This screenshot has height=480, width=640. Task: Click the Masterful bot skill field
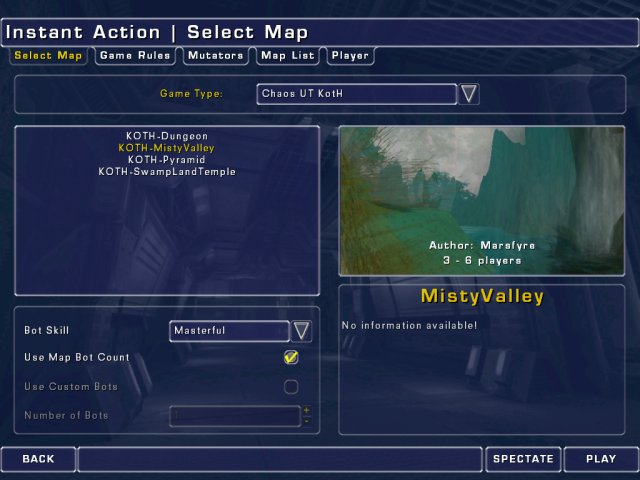pyautogui.click(x=229, y=330)
